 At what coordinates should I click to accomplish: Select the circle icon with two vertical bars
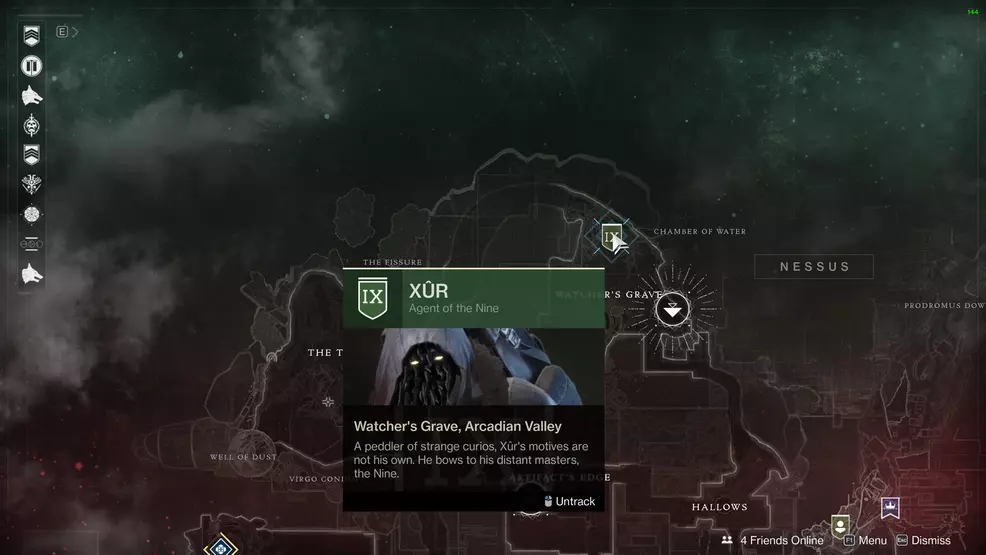pyautogui.click(x=32, y=66)
